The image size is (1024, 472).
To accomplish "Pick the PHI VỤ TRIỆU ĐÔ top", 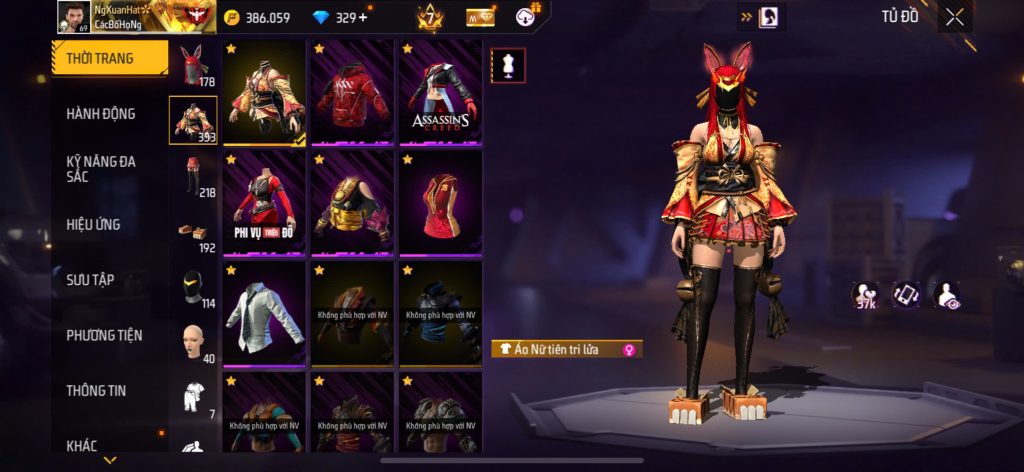I will [264, 203].
